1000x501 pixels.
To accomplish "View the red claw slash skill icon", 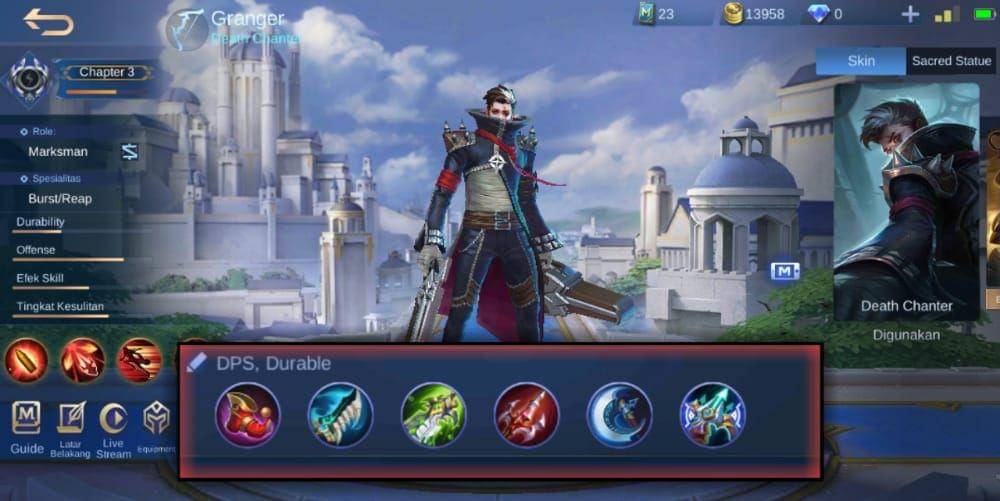I will pyautogui.click(x=82, y=360).
